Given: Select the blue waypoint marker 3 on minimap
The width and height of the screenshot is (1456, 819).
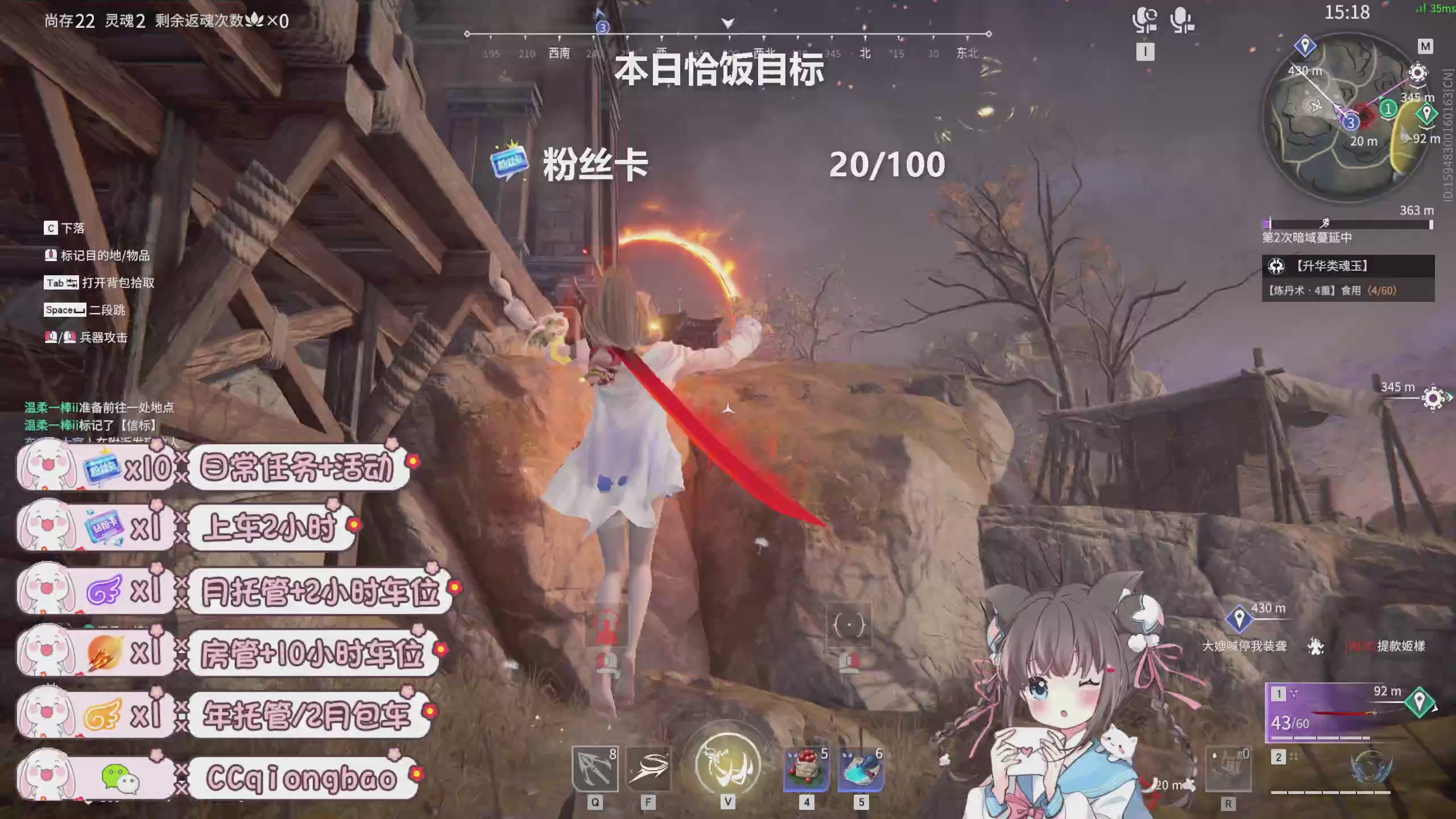Looking at the screenshot, I should 1351,123.
